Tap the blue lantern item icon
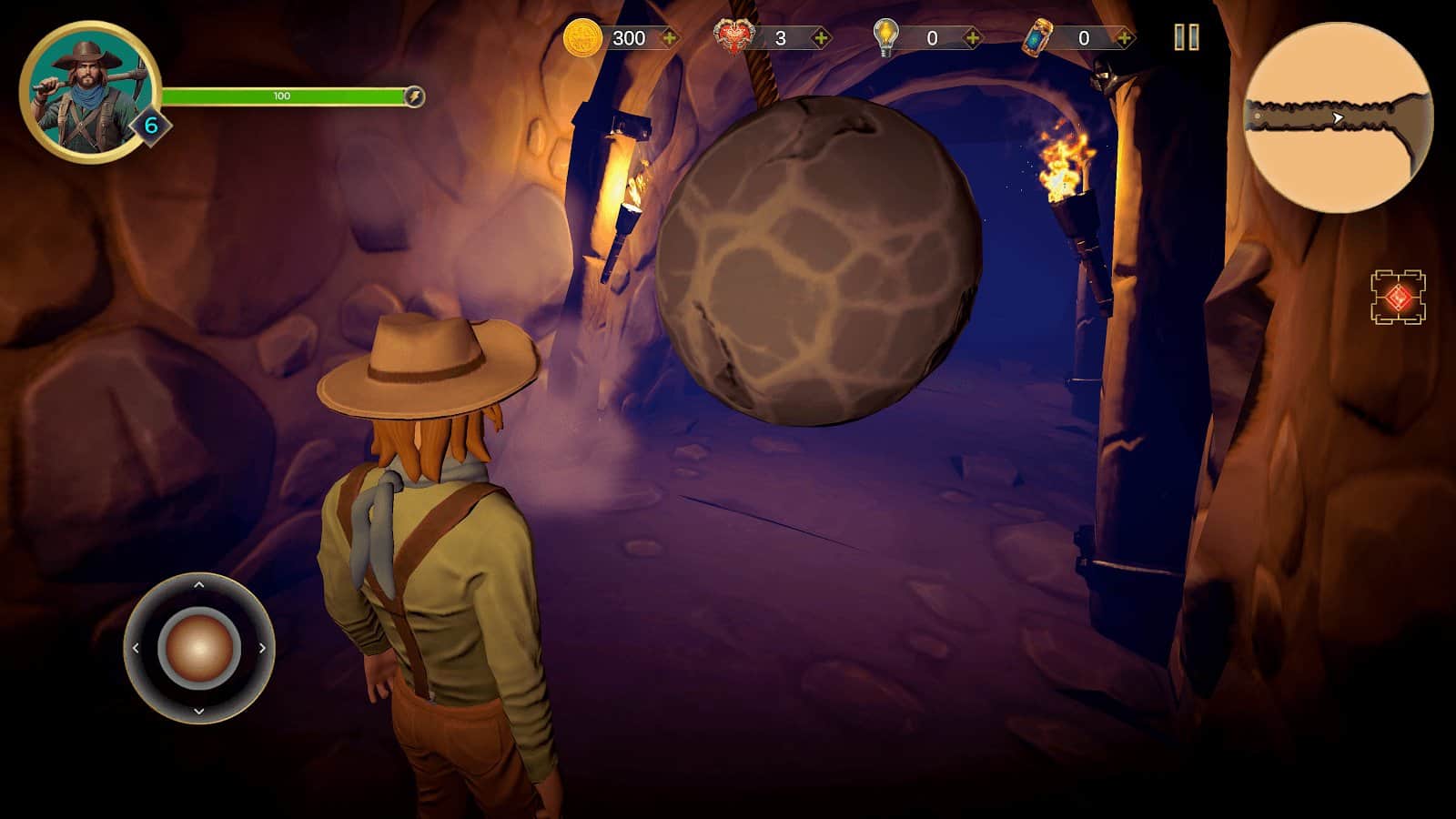 click(1037, 38)
